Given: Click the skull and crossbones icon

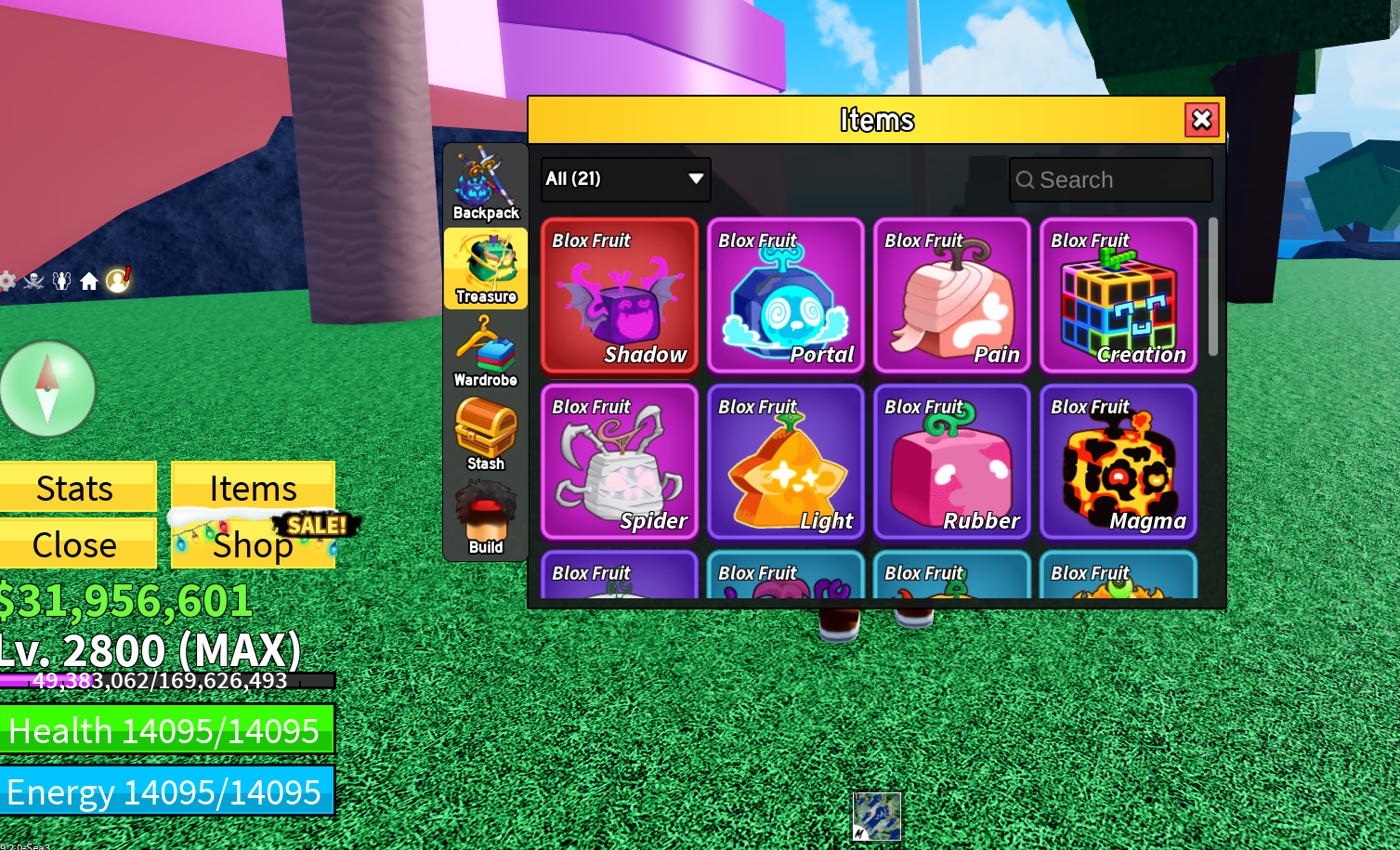Looking at the screenshot, I should 34,281.
